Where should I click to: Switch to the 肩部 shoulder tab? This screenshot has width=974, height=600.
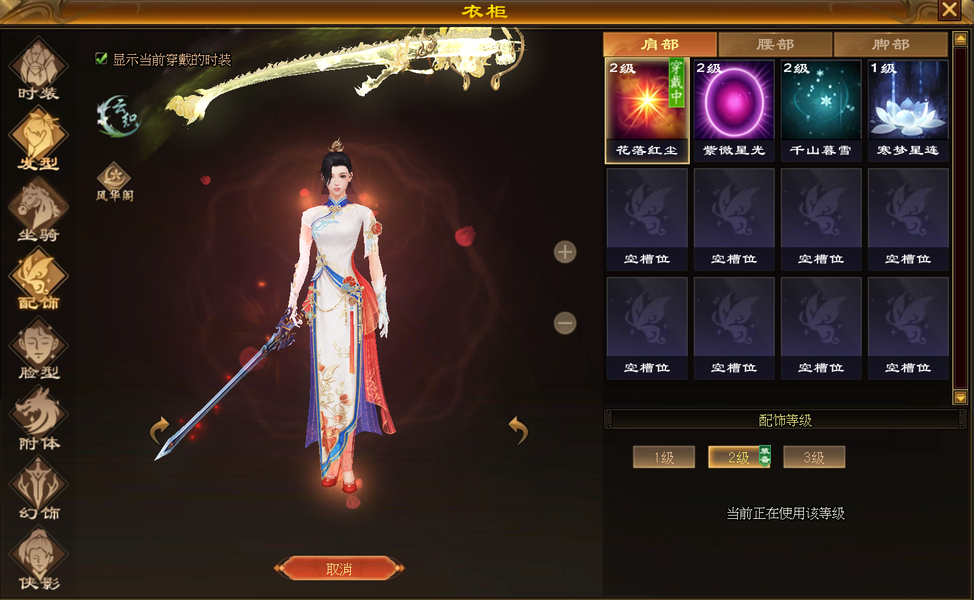[x=660, y=45]
